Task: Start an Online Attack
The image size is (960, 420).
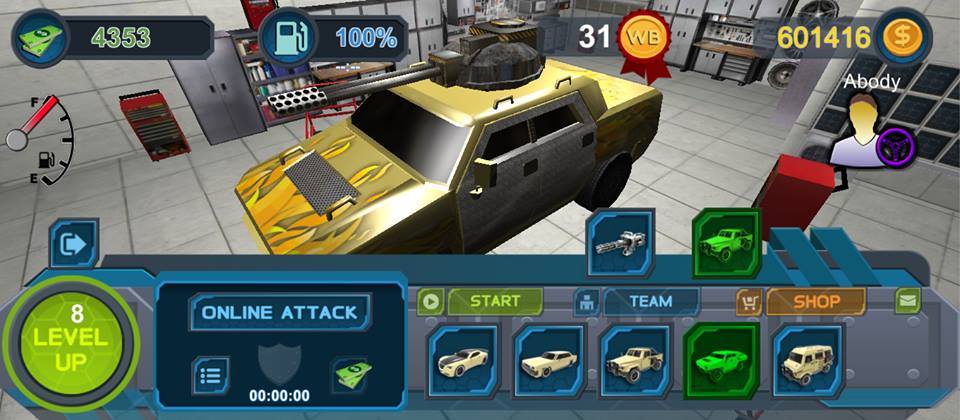Action: (279, 312)
